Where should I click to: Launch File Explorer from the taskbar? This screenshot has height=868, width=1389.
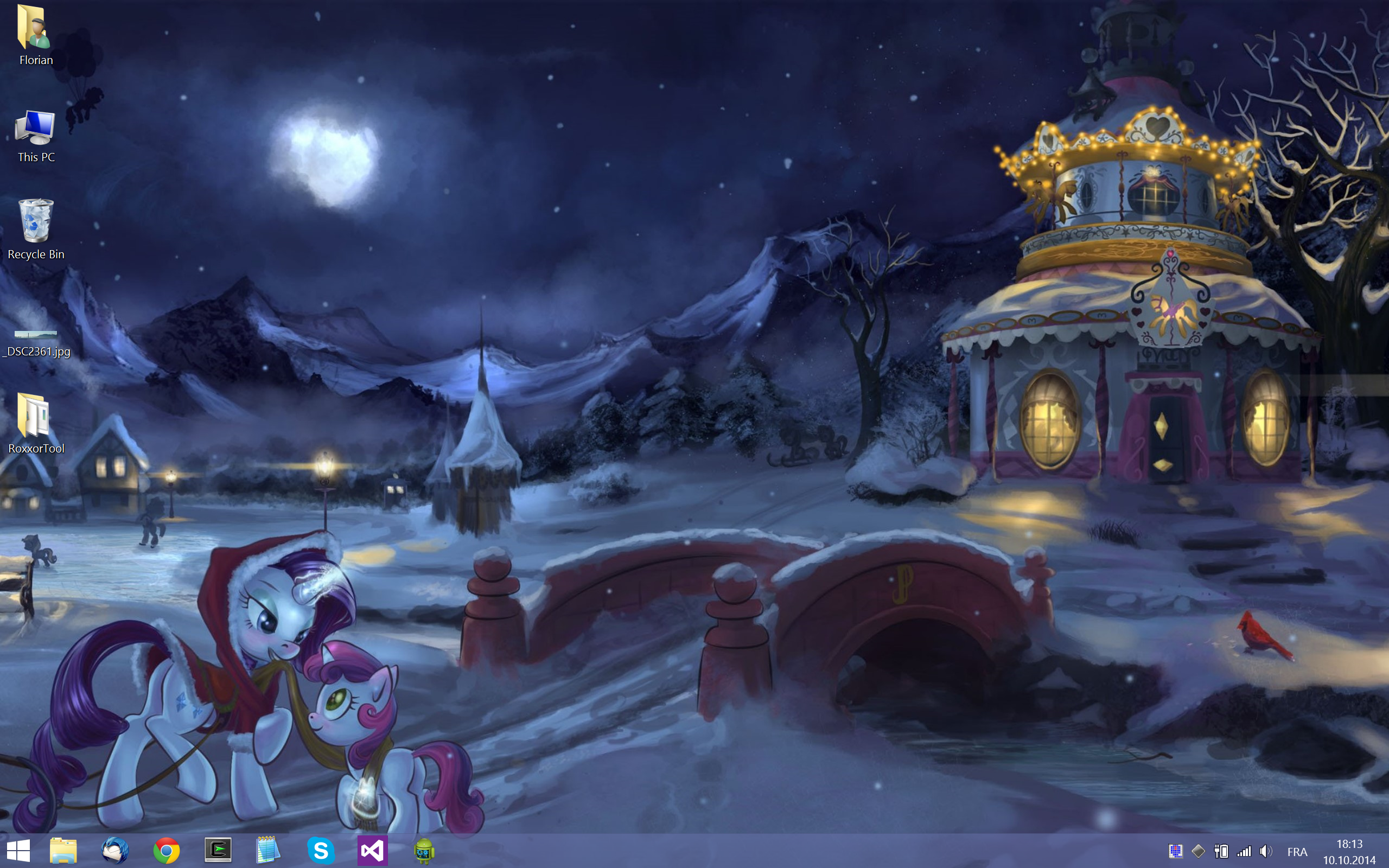(63, 850)
